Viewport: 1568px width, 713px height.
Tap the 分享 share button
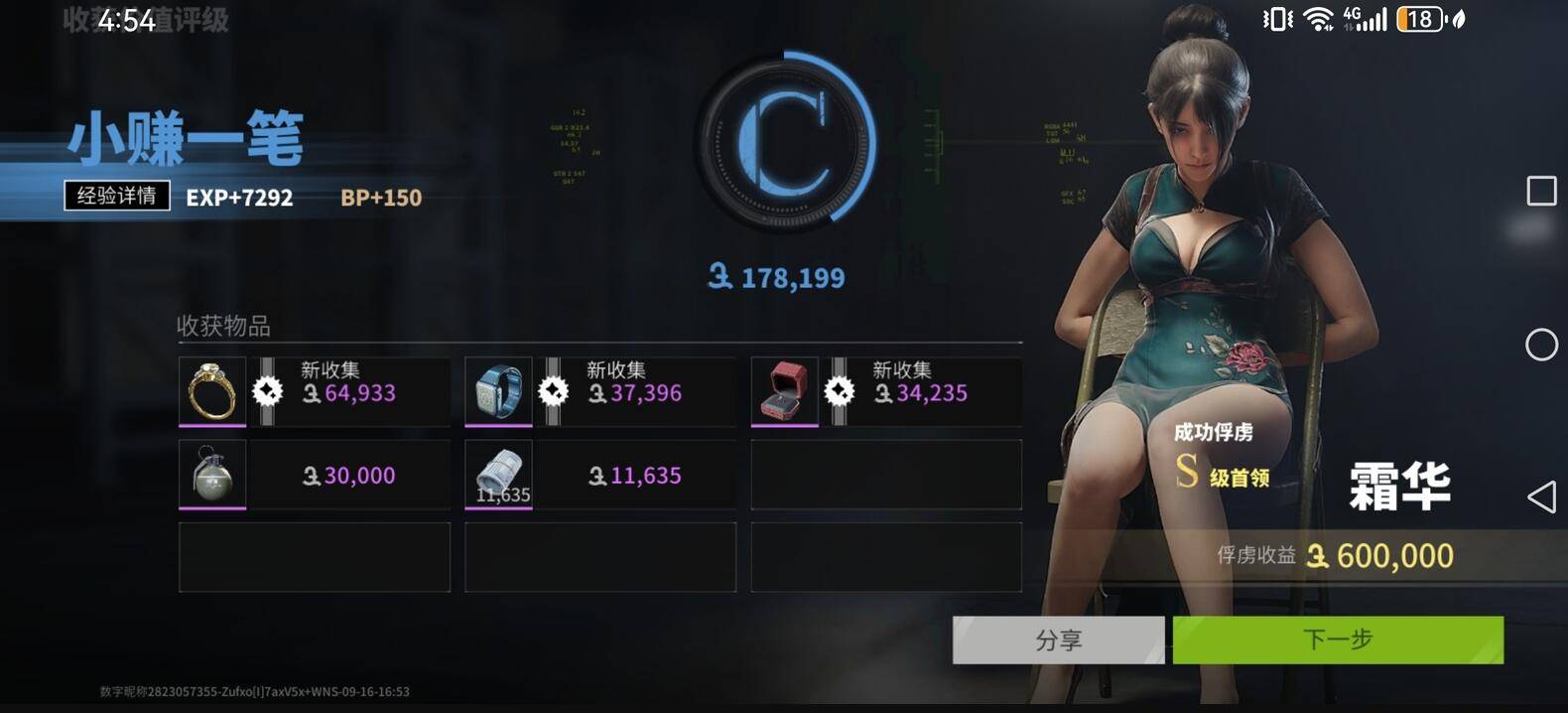pyautogui.click(x=1058, y=641)
